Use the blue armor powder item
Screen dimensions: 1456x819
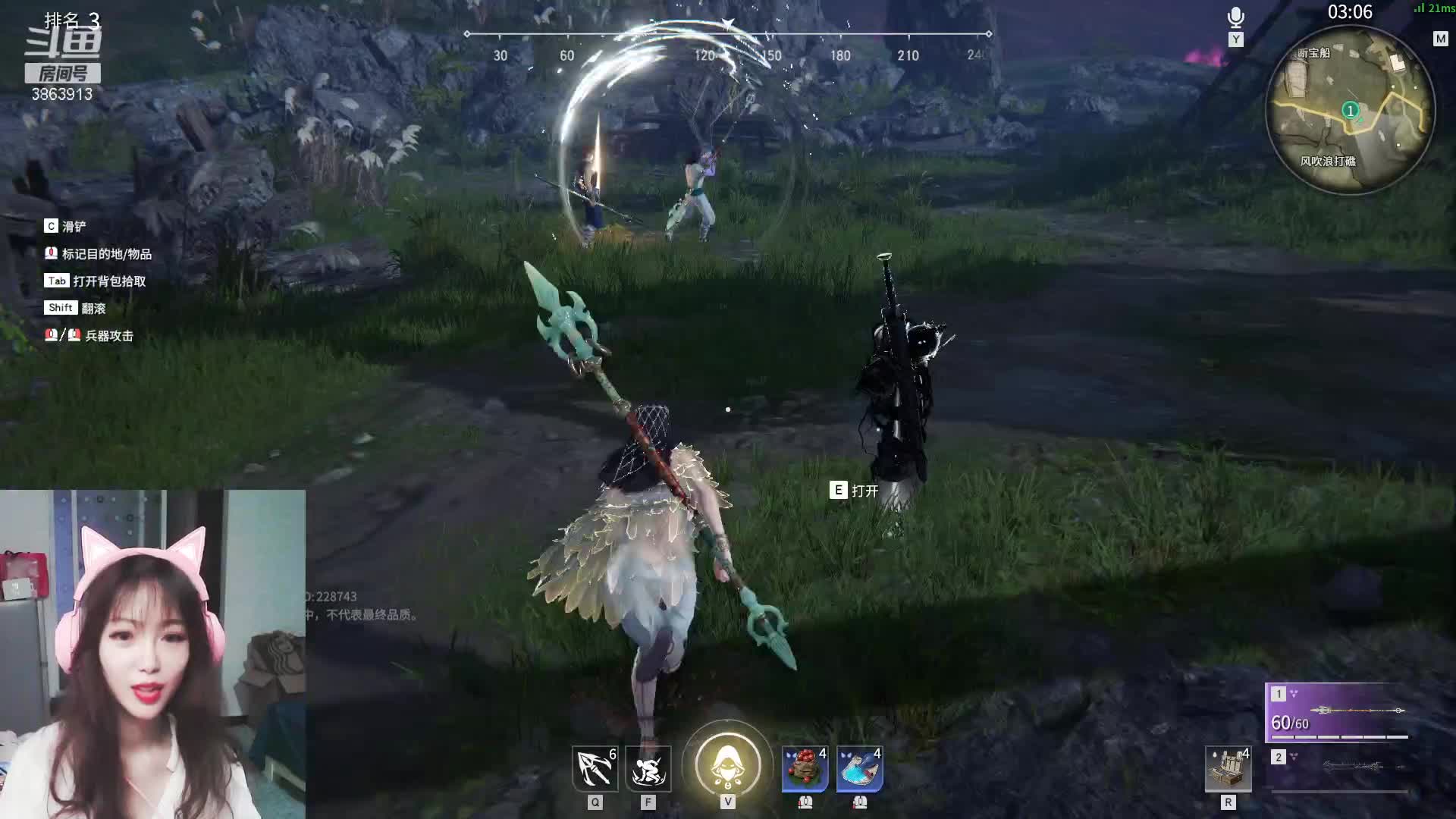tap(859, 768)
